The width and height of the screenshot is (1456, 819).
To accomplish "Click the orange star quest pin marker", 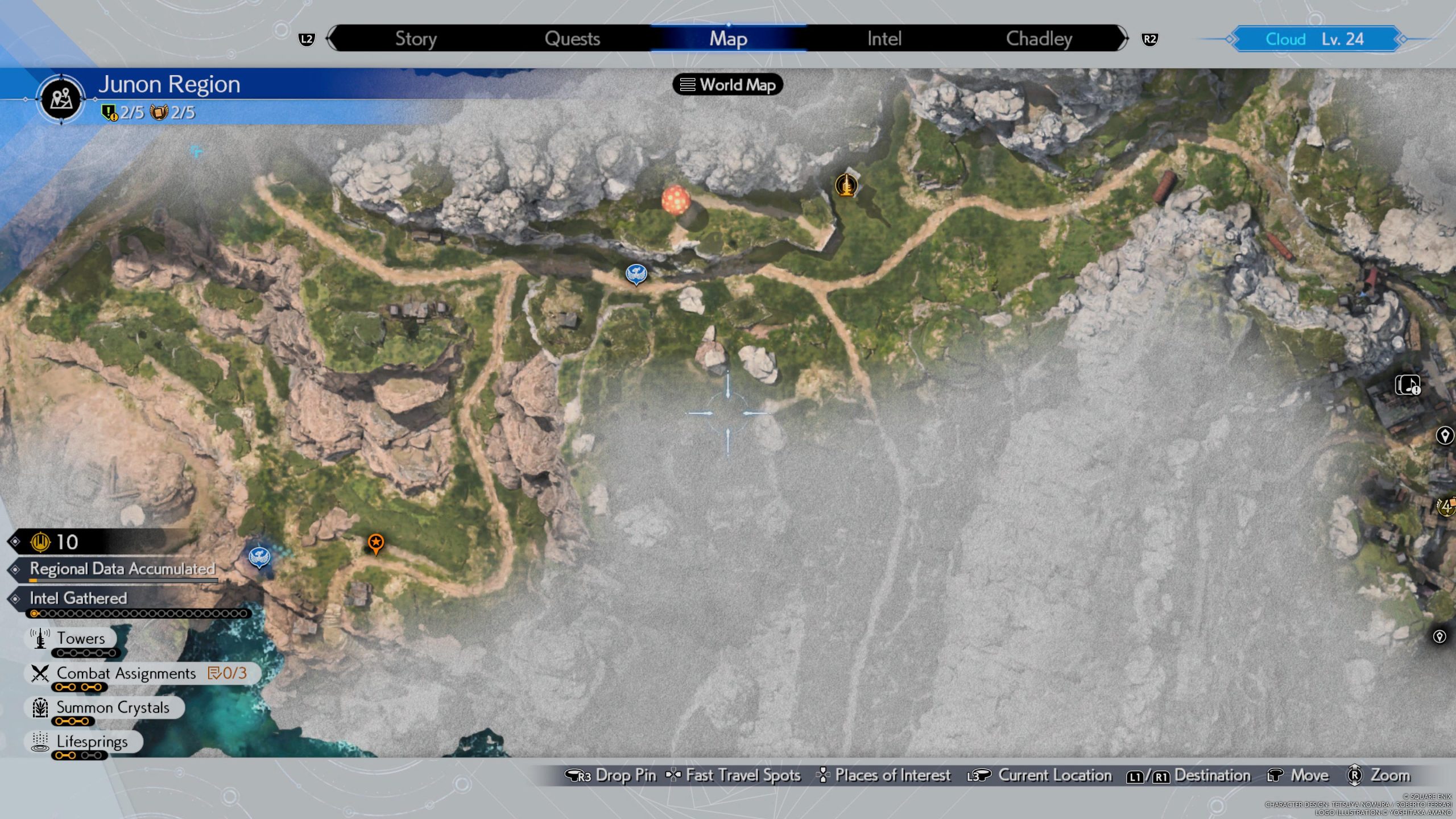I will click(x=375, y=543).
